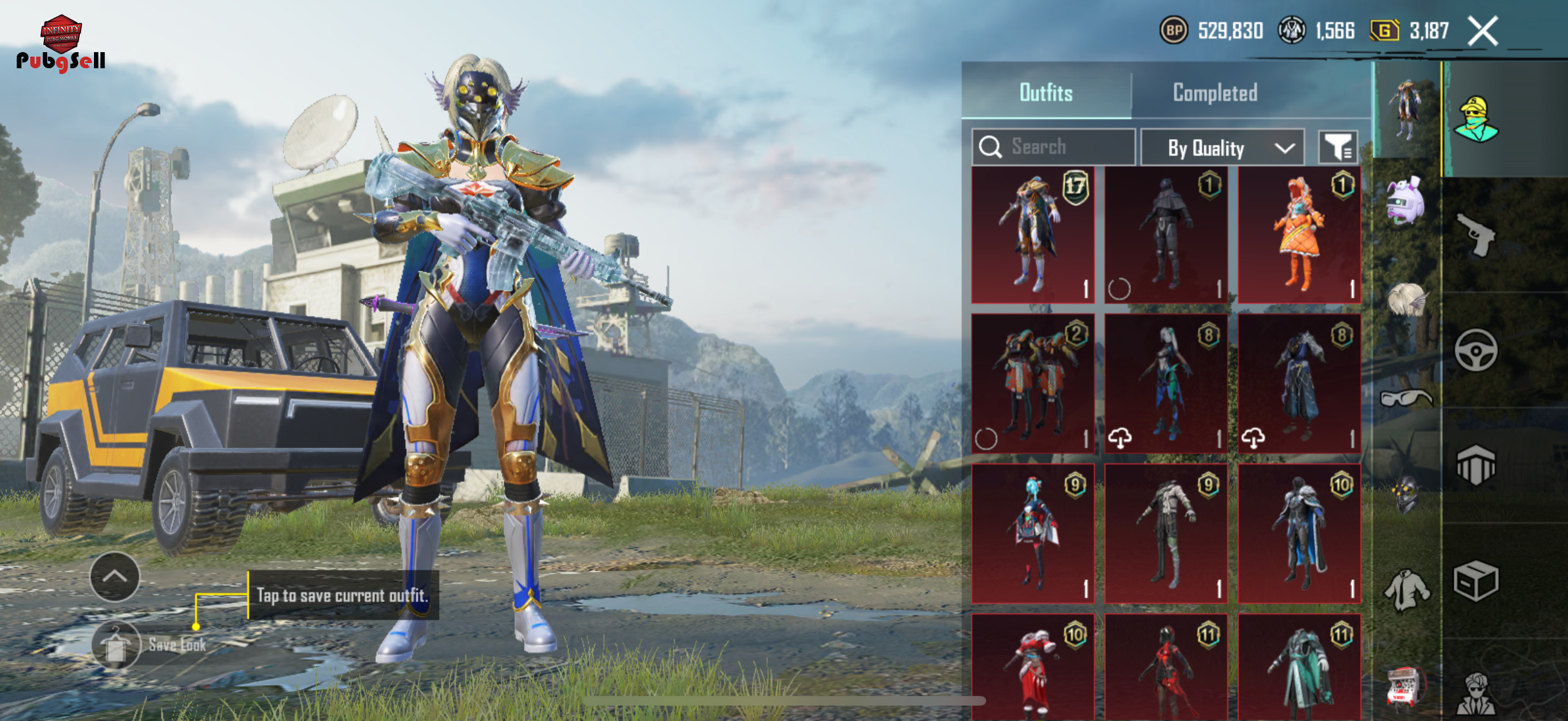Open the jacket clothing slot
This screenshot has width=1568, height=721.
pos(1406,589)
